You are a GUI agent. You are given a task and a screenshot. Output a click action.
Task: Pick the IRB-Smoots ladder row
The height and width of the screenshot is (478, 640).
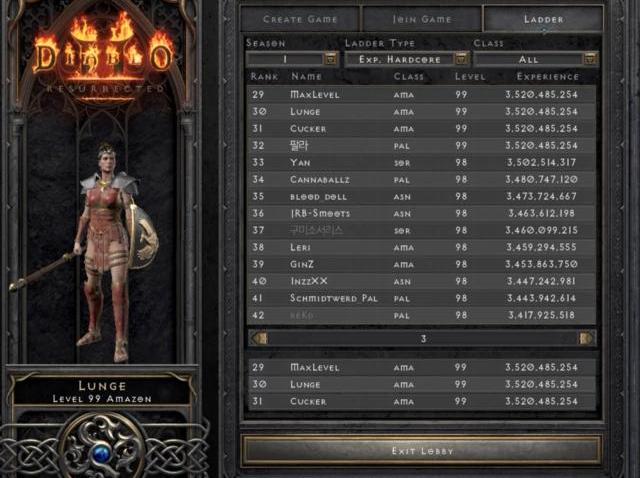pyautogui.click(x=421, y=213)
